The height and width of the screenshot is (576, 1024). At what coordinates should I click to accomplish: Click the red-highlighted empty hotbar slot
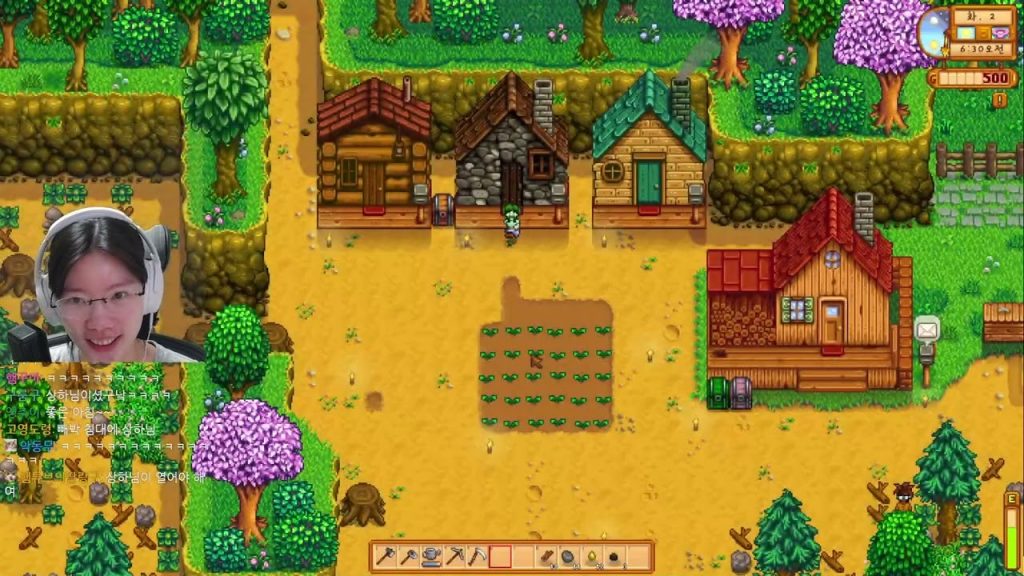(x=501, y=556)
